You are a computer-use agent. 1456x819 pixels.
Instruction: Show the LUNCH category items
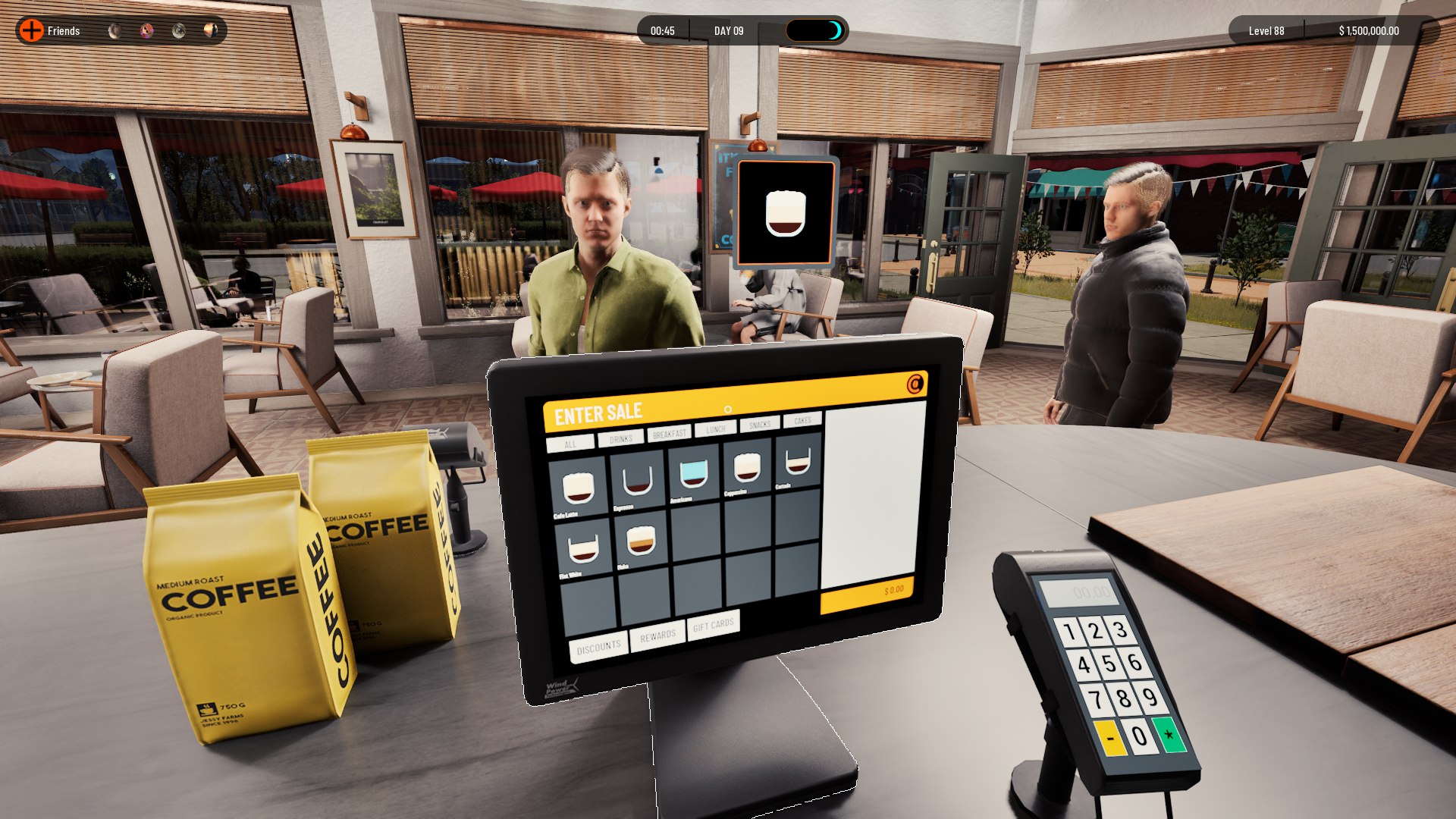(715, 429)
